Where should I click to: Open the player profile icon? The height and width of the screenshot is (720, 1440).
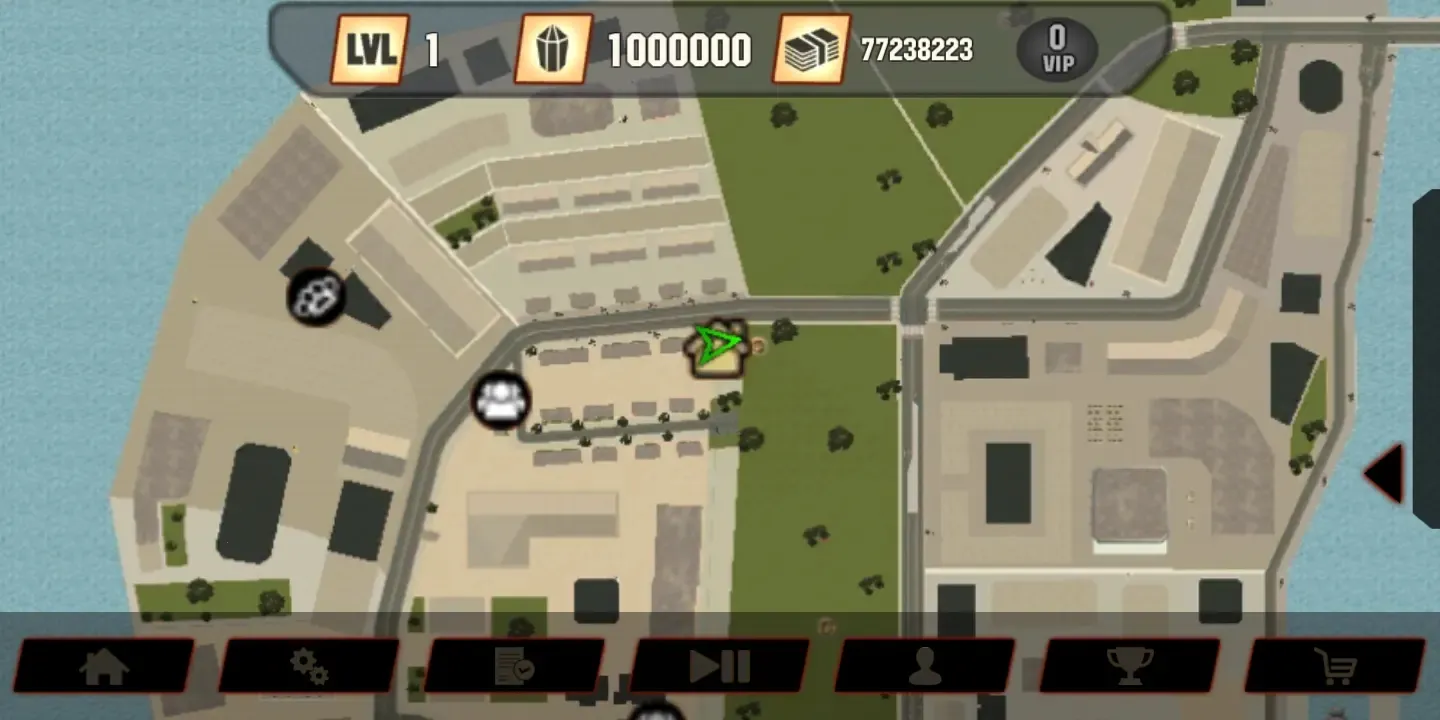click(927, 665)
